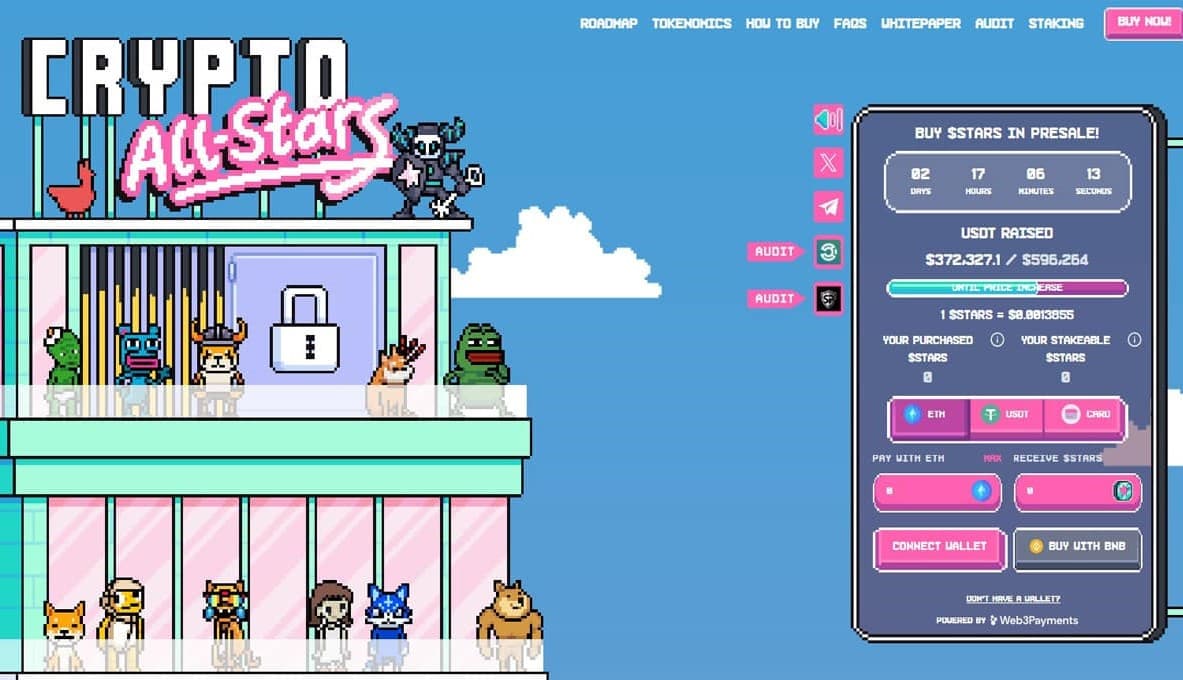Open the green-logo audit icon
This screenshot has height=680, width=1183.
point(828,252)
